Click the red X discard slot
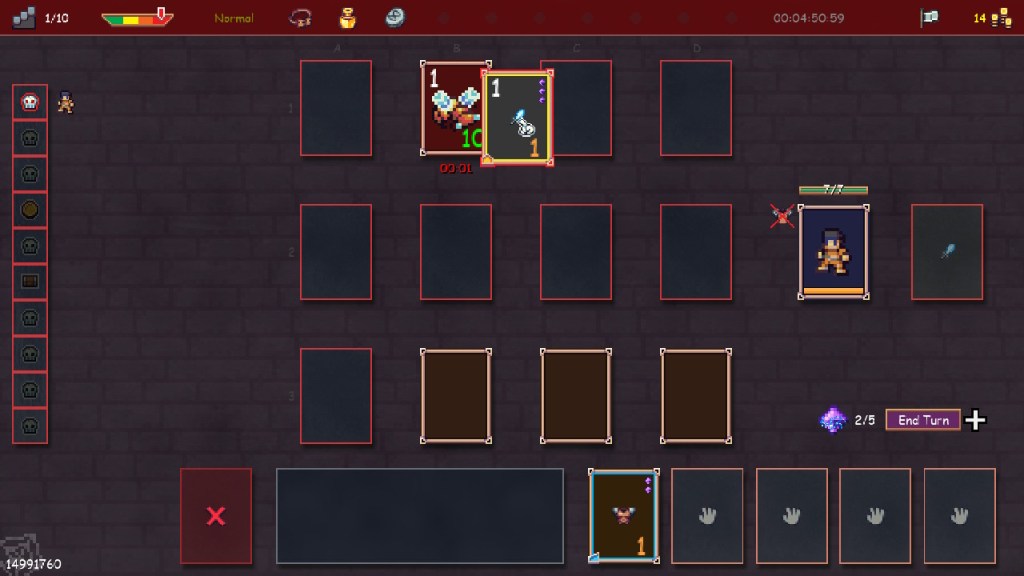The image size is (1024, 576). coord(215,515)
